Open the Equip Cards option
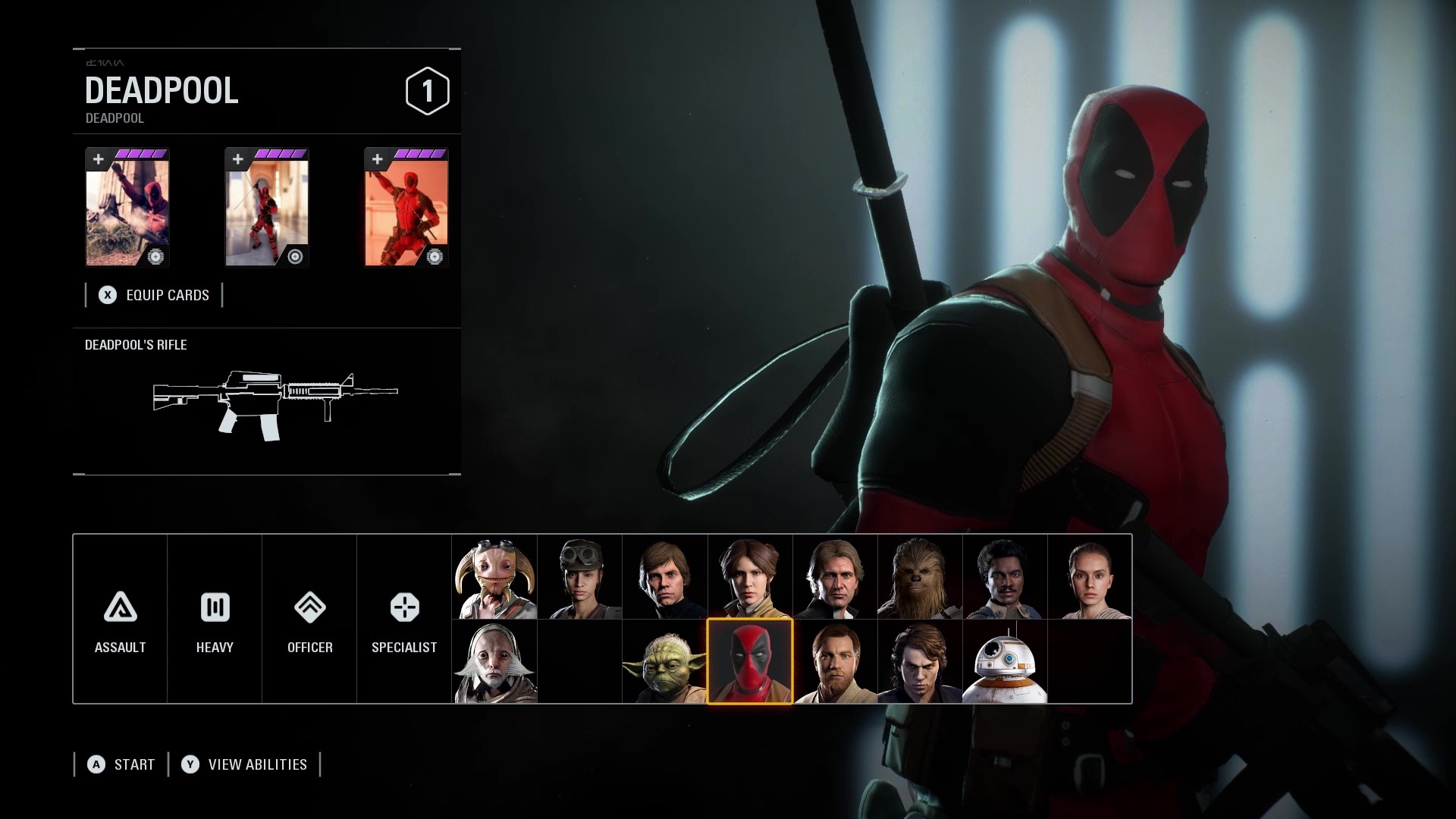The image size is (1456, 819). 154,295
